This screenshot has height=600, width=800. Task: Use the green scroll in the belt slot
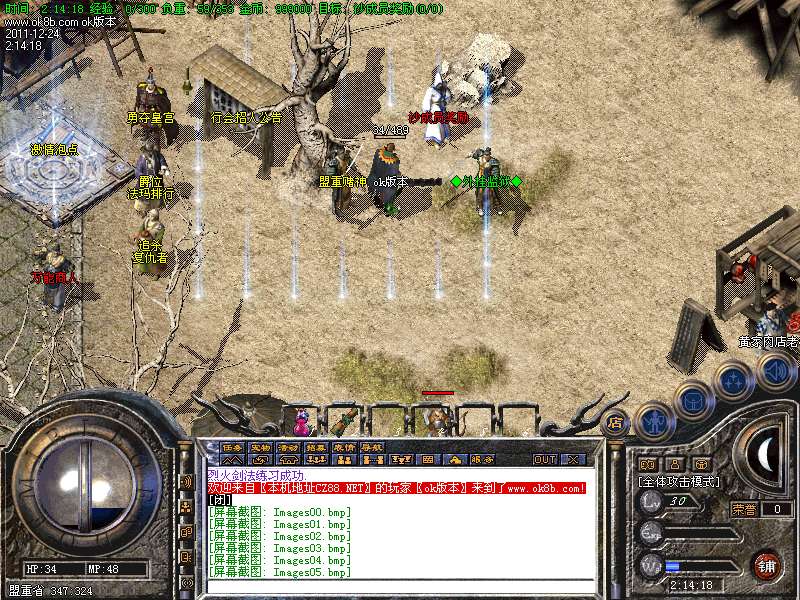347,417
